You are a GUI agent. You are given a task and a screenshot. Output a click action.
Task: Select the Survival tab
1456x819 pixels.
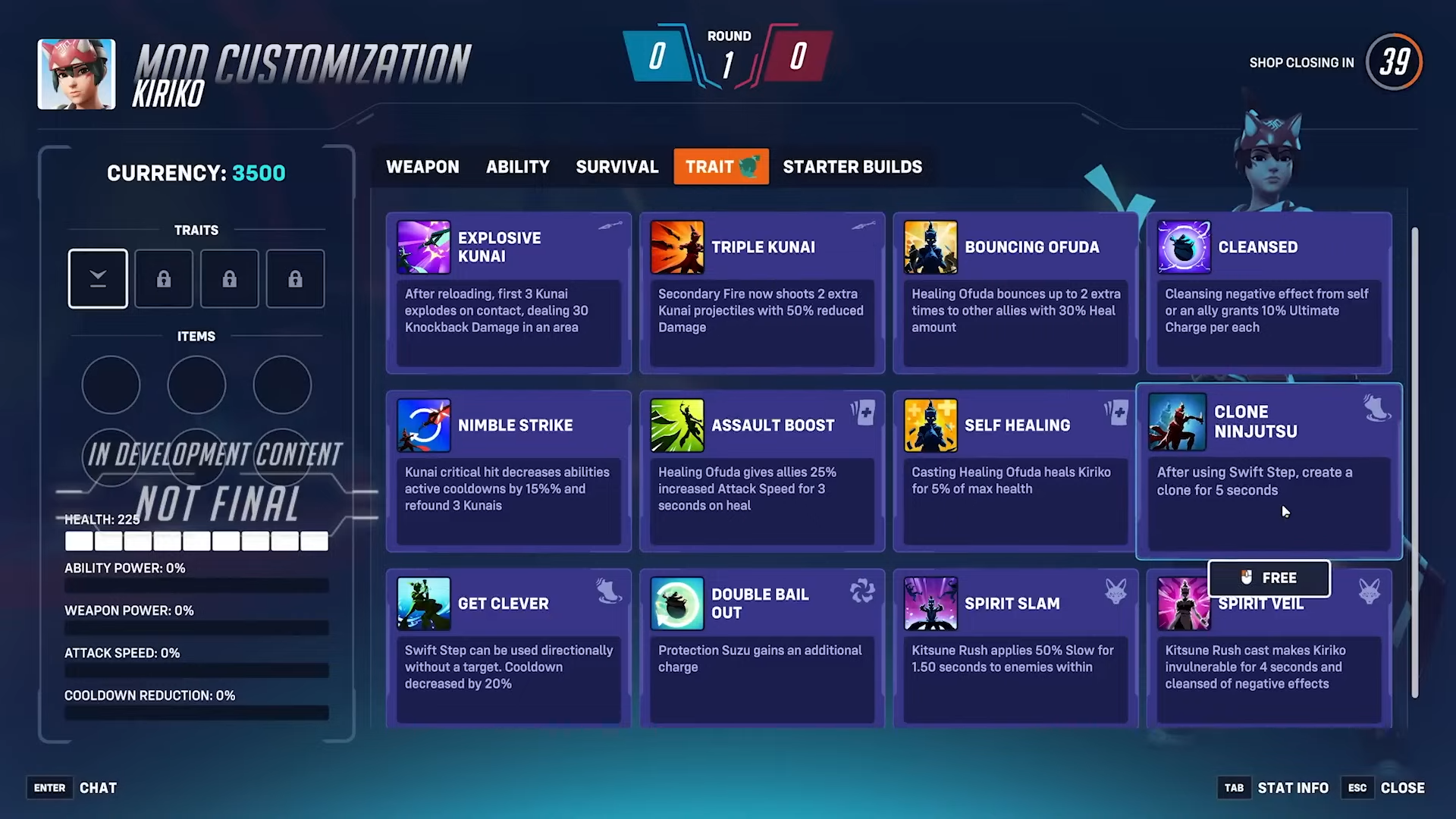[x=617, y=167]
